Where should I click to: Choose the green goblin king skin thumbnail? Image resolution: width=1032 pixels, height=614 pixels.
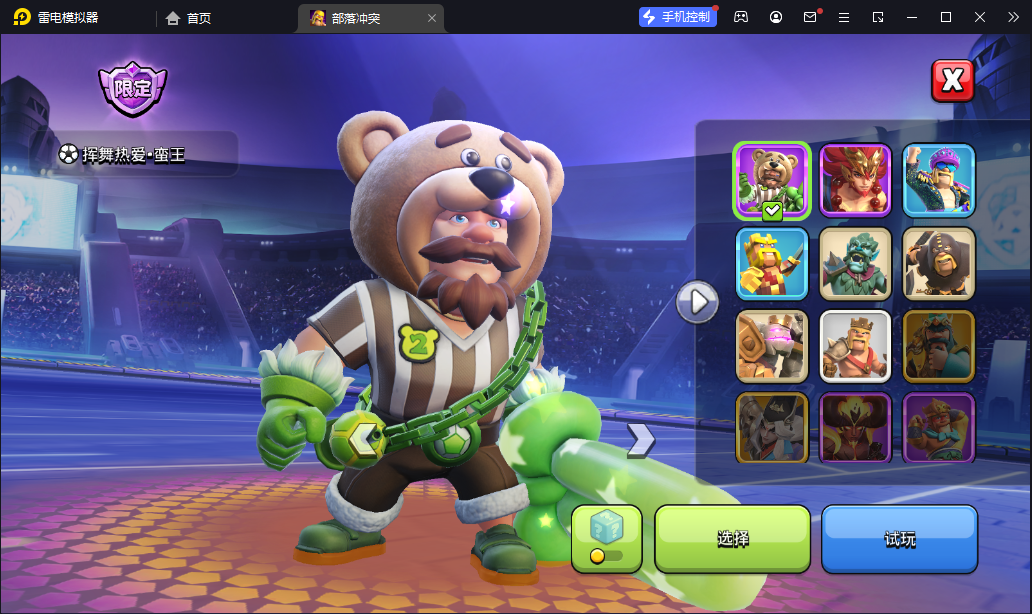pyautogui.click(x=855, y=263)
